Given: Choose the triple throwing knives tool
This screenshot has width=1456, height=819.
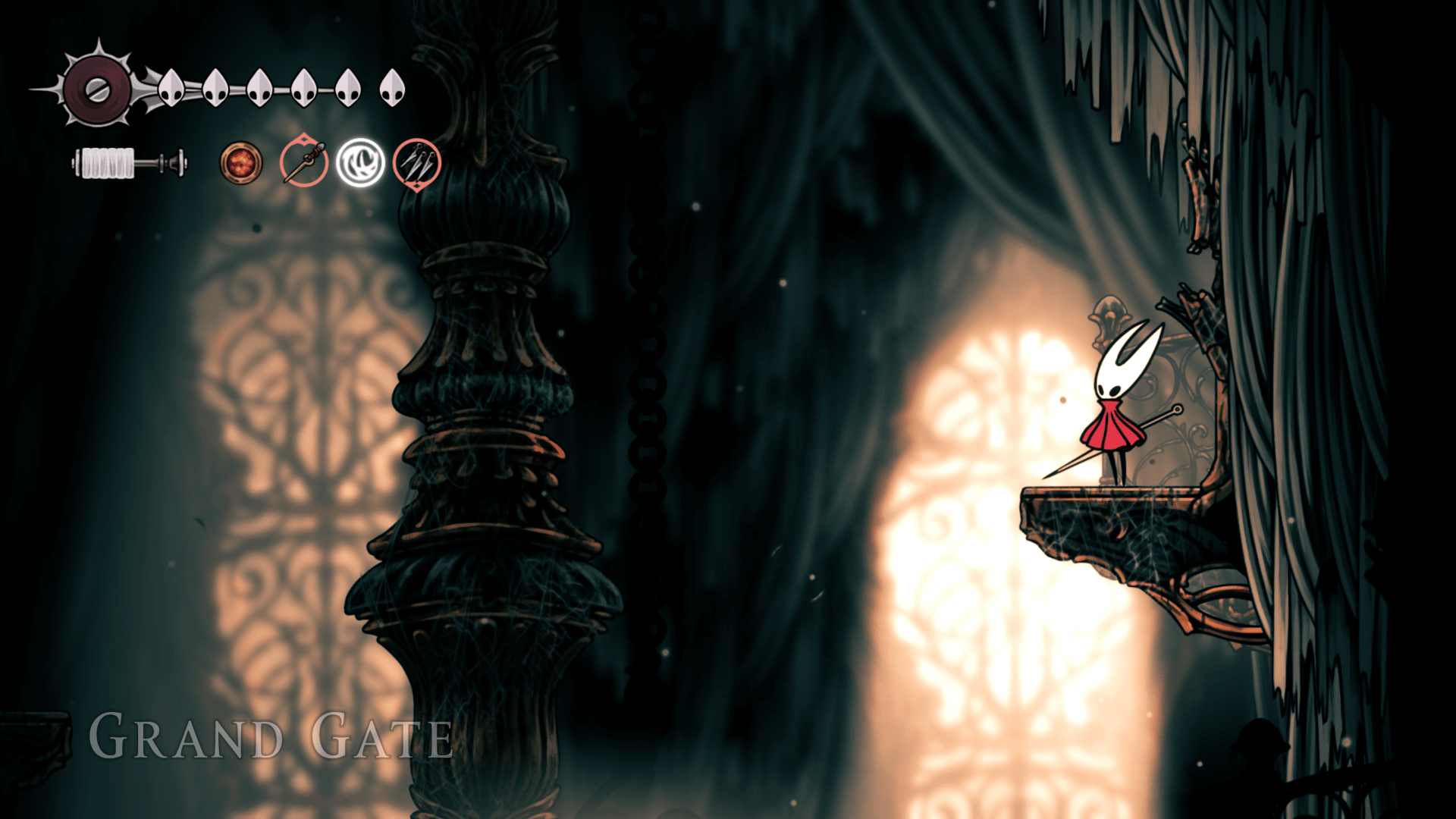Looking at the screenshot, I should (x=417, y=163).
